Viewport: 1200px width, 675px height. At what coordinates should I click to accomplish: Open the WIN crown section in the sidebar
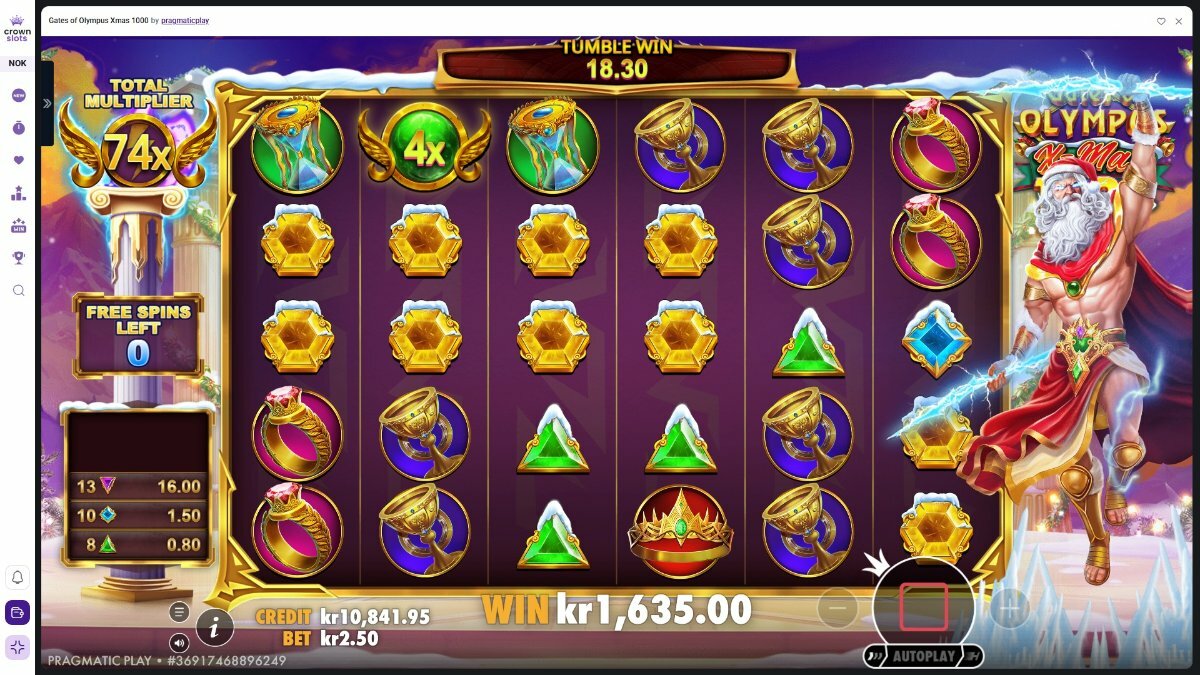pyautogui.click(x=18, y=226)
